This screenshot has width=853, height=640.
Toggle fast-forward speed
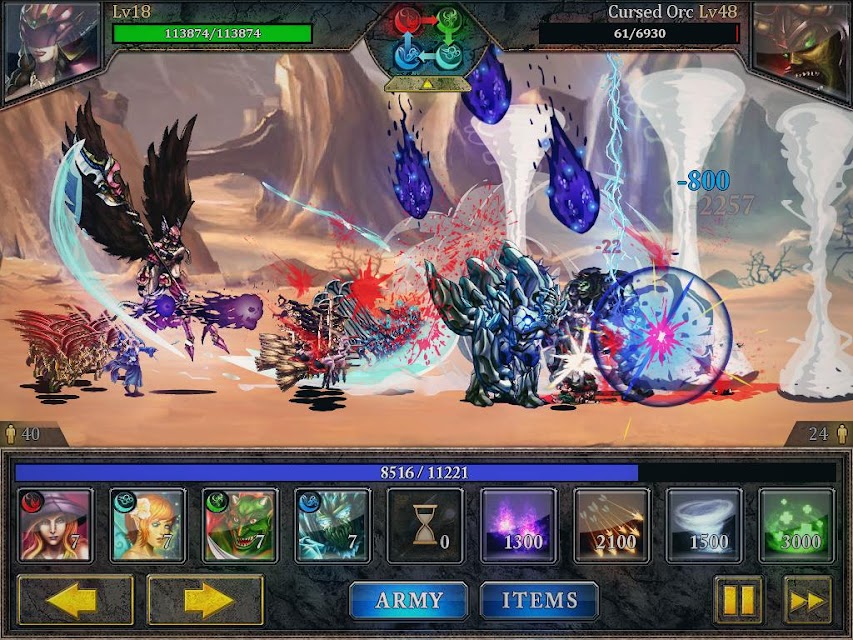(x=807, y=600)
